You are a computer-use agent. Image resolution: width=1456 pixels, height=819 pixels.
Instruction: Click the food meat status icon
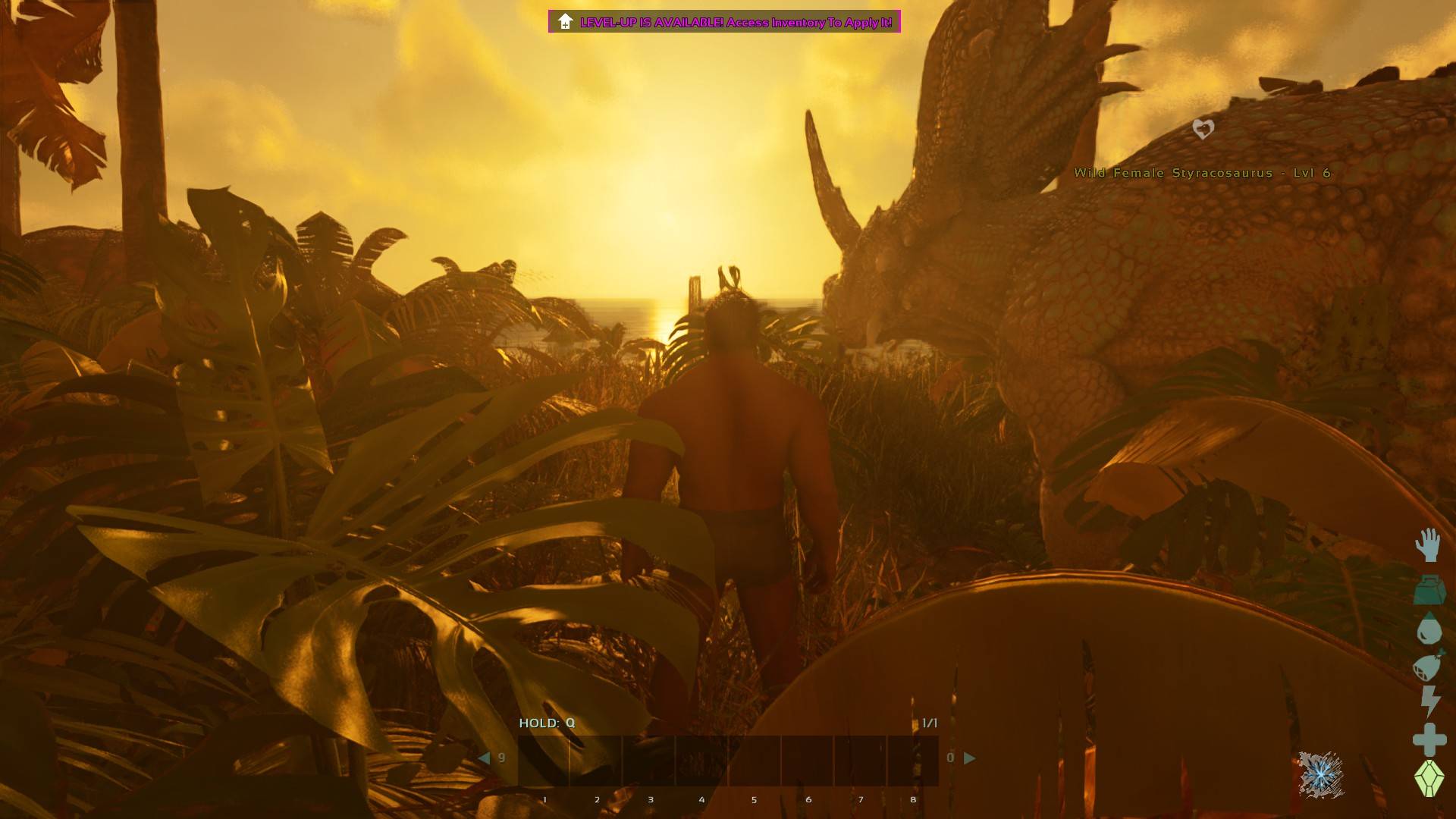pyautogui.click(x=1428, y=667)
